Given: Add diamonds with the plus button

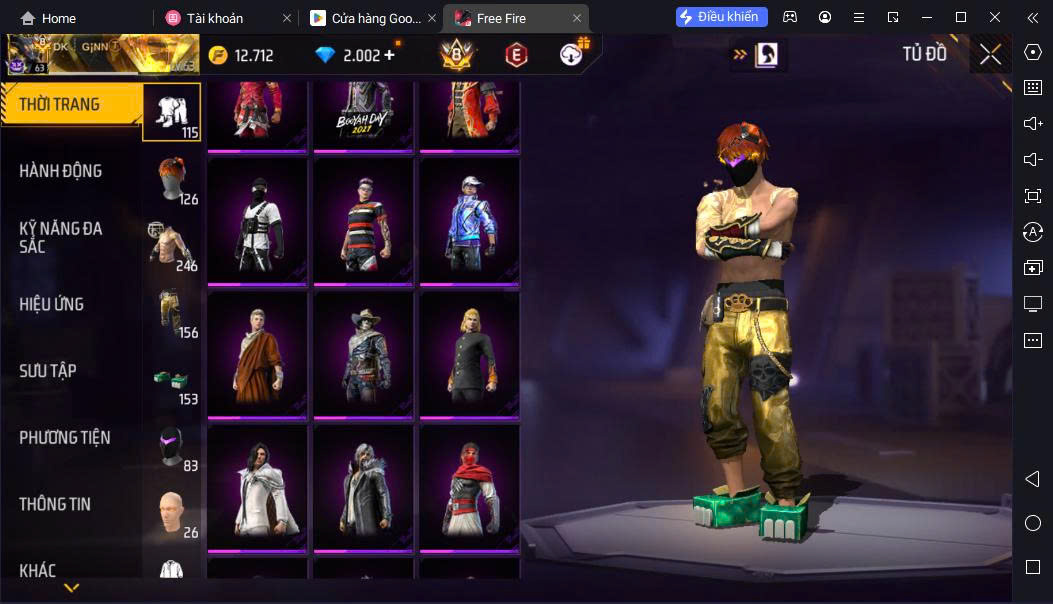Looking at the screenshot, I should click(389, 55).
